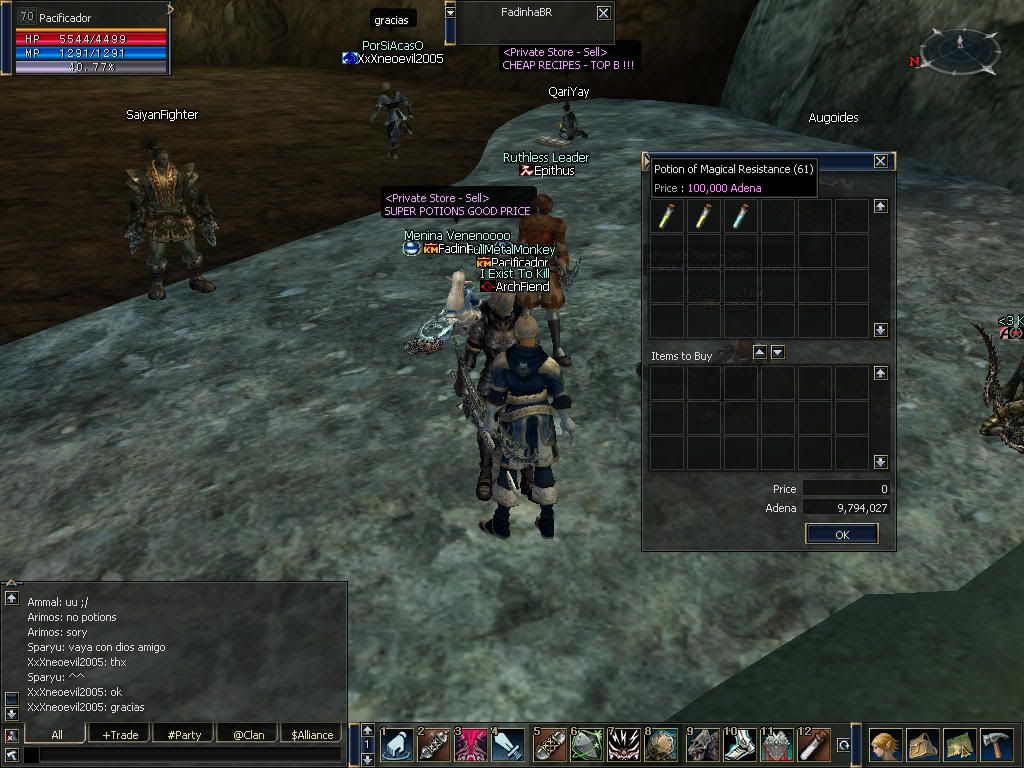This screenshot has width=1024, height=768.
Task: Pick the light blue potion store item
Action: pos(740,215)
